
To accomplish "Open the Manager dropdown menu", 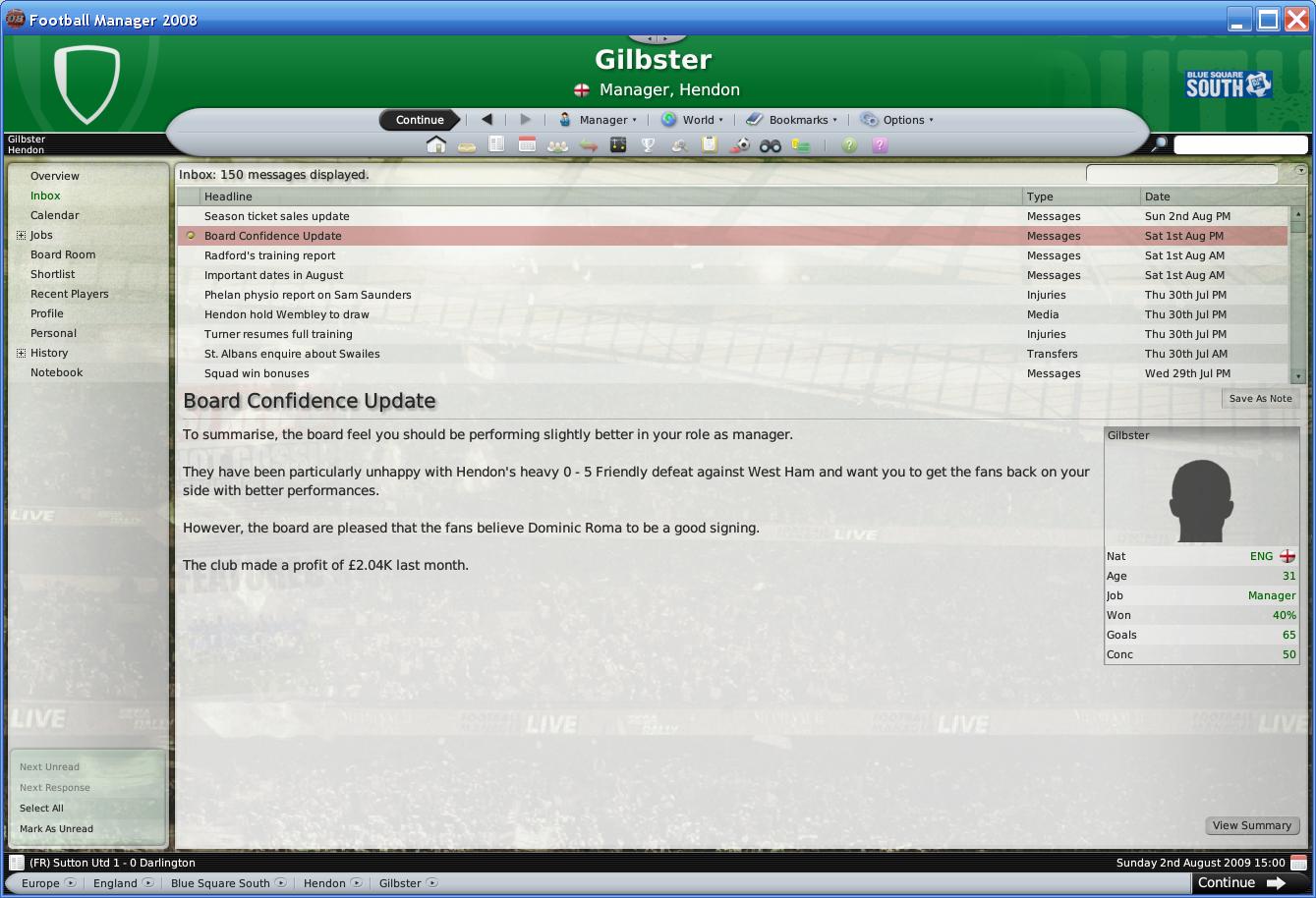I will pyautogui.click(x=598, y=120).
